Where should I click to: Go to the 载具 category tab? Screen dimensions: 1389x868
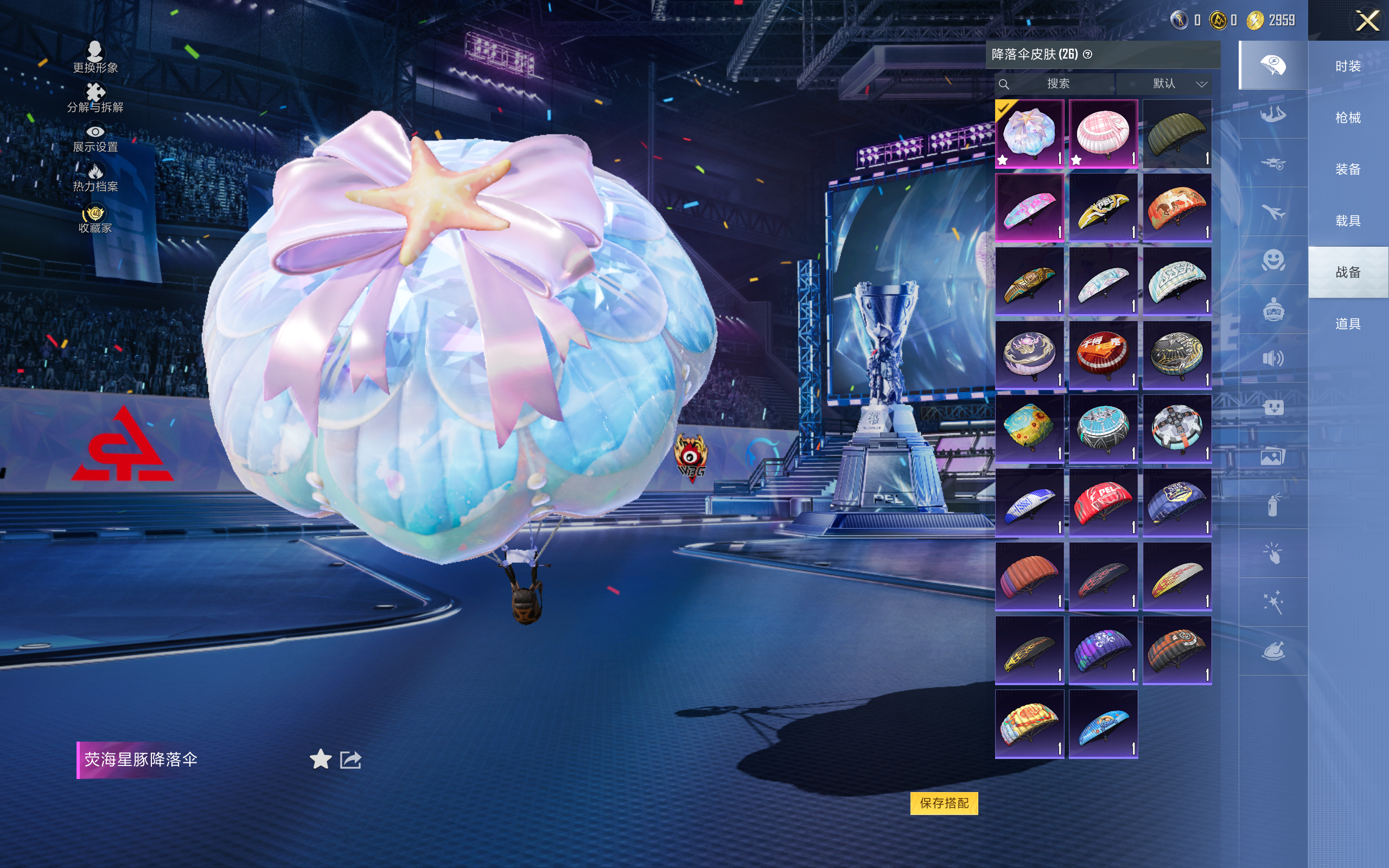click(x=1348, y=221)
